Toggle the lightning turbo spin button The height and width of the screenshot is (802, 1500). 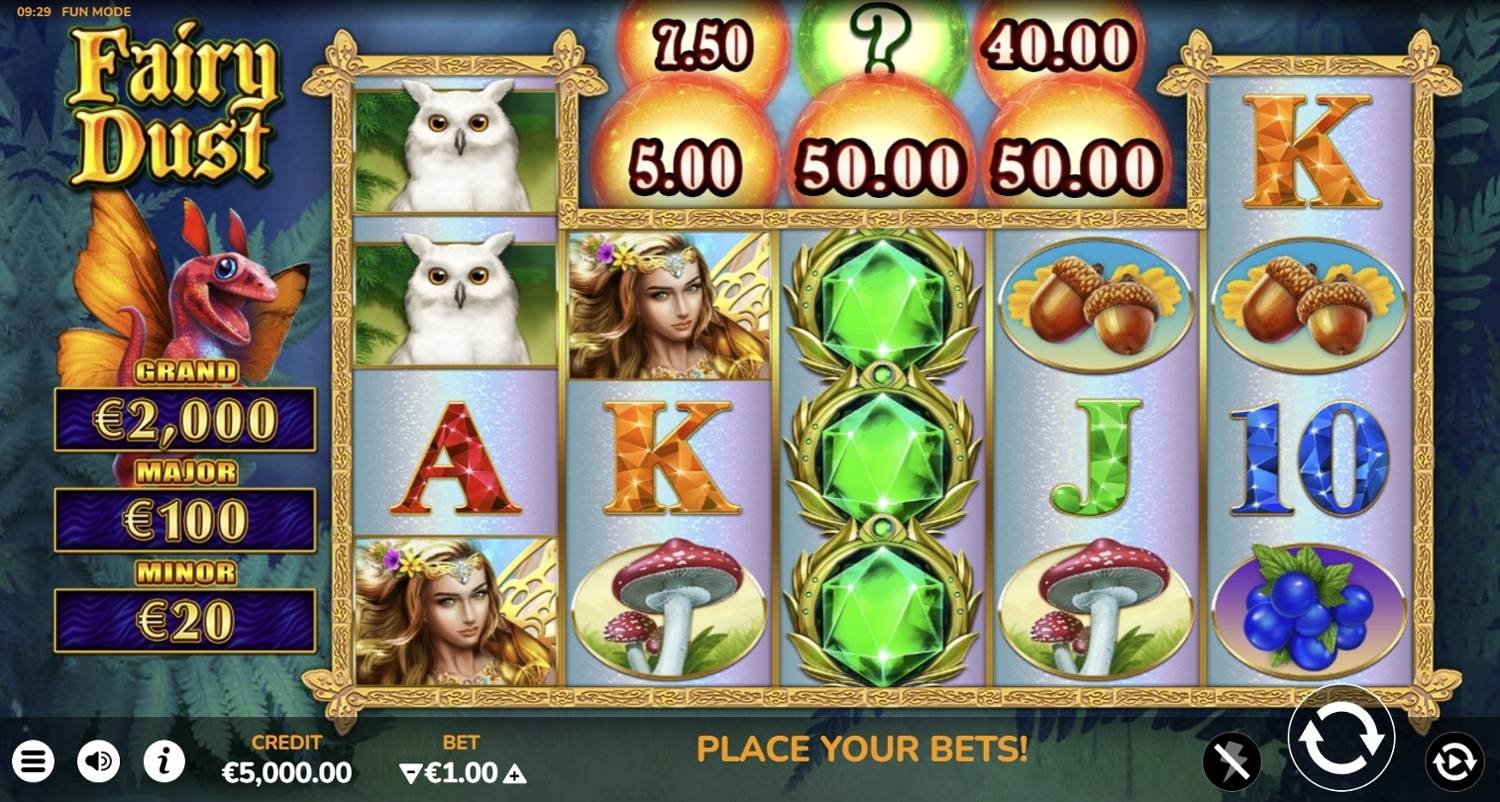pos(1231,762)
